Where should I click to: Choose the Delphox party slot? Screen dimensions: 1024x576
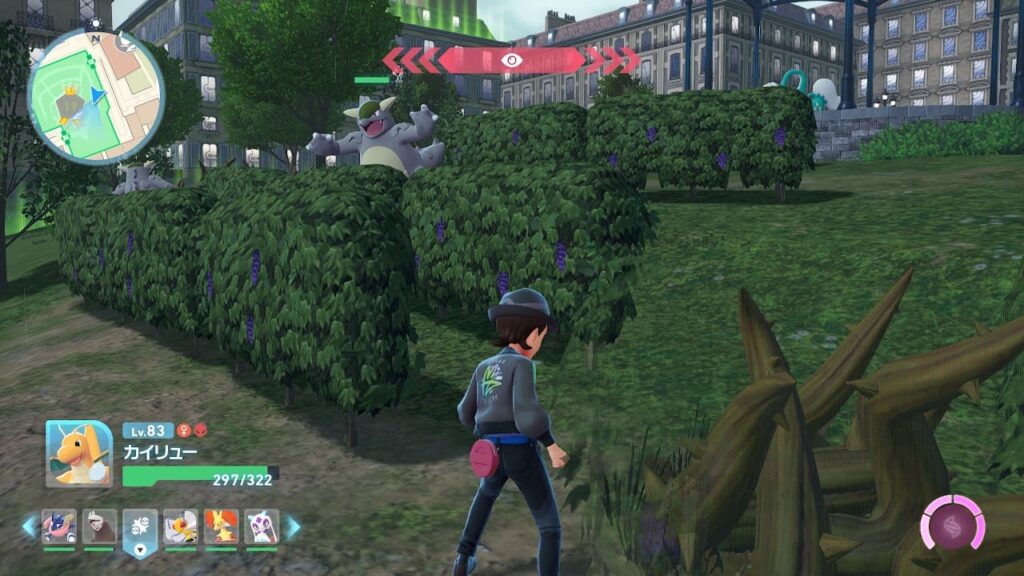pyautogui.click(x=221, y=526)
